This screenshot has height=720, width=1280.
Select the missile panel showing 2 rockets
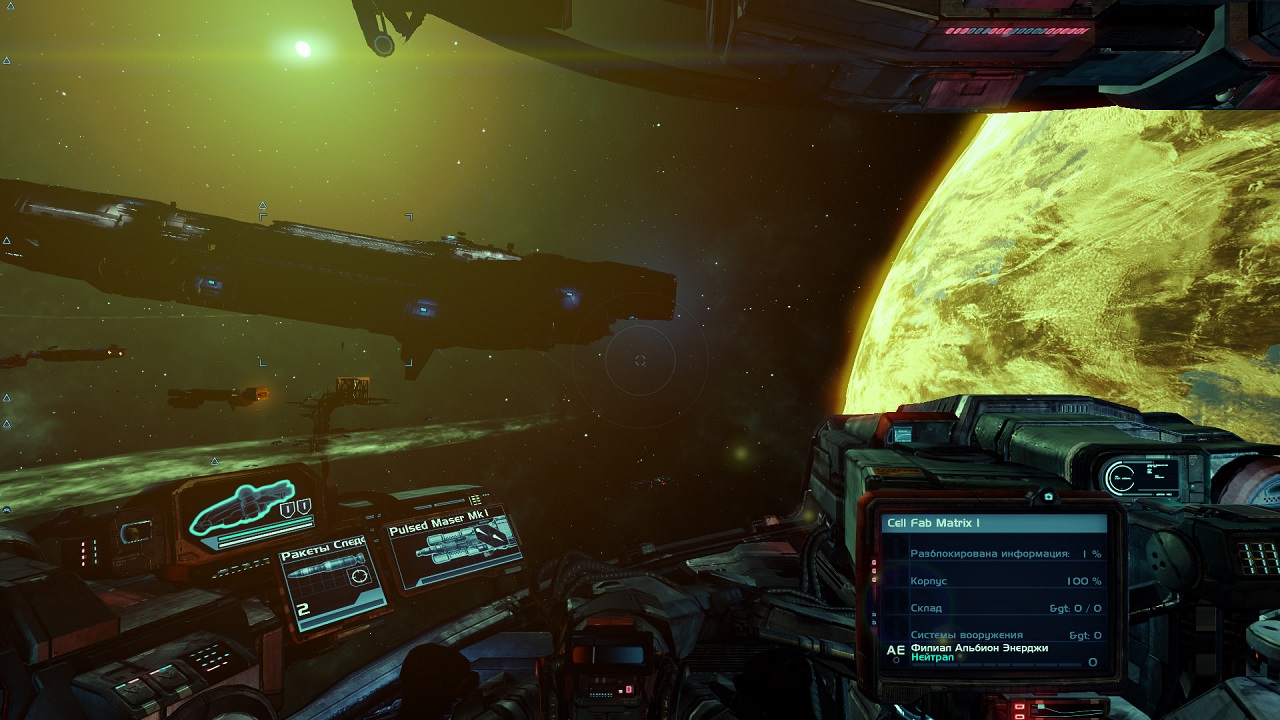click(x=332, y=587)
